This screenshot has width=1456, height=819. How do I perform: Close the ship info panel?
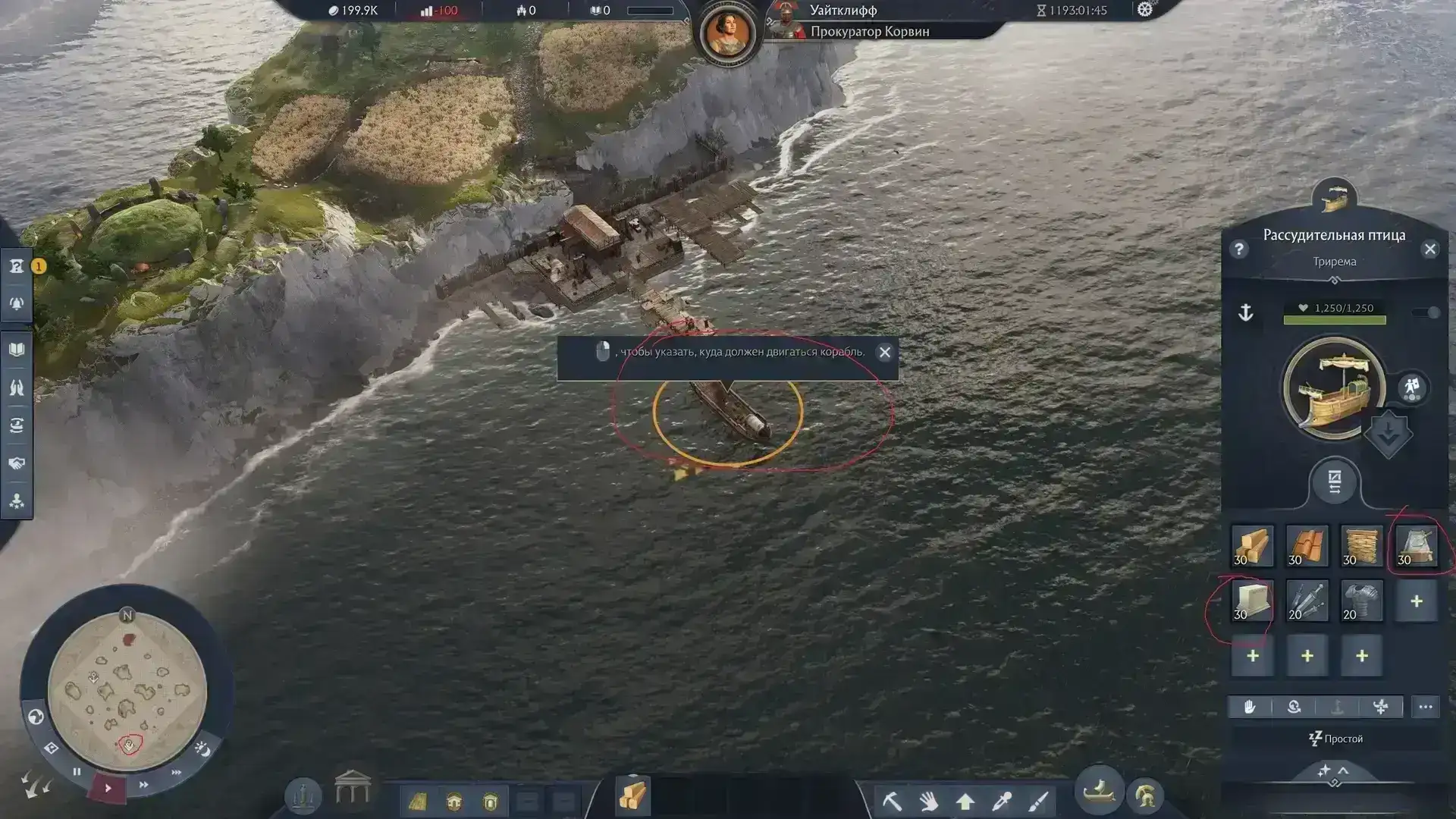click(1429, 249)
